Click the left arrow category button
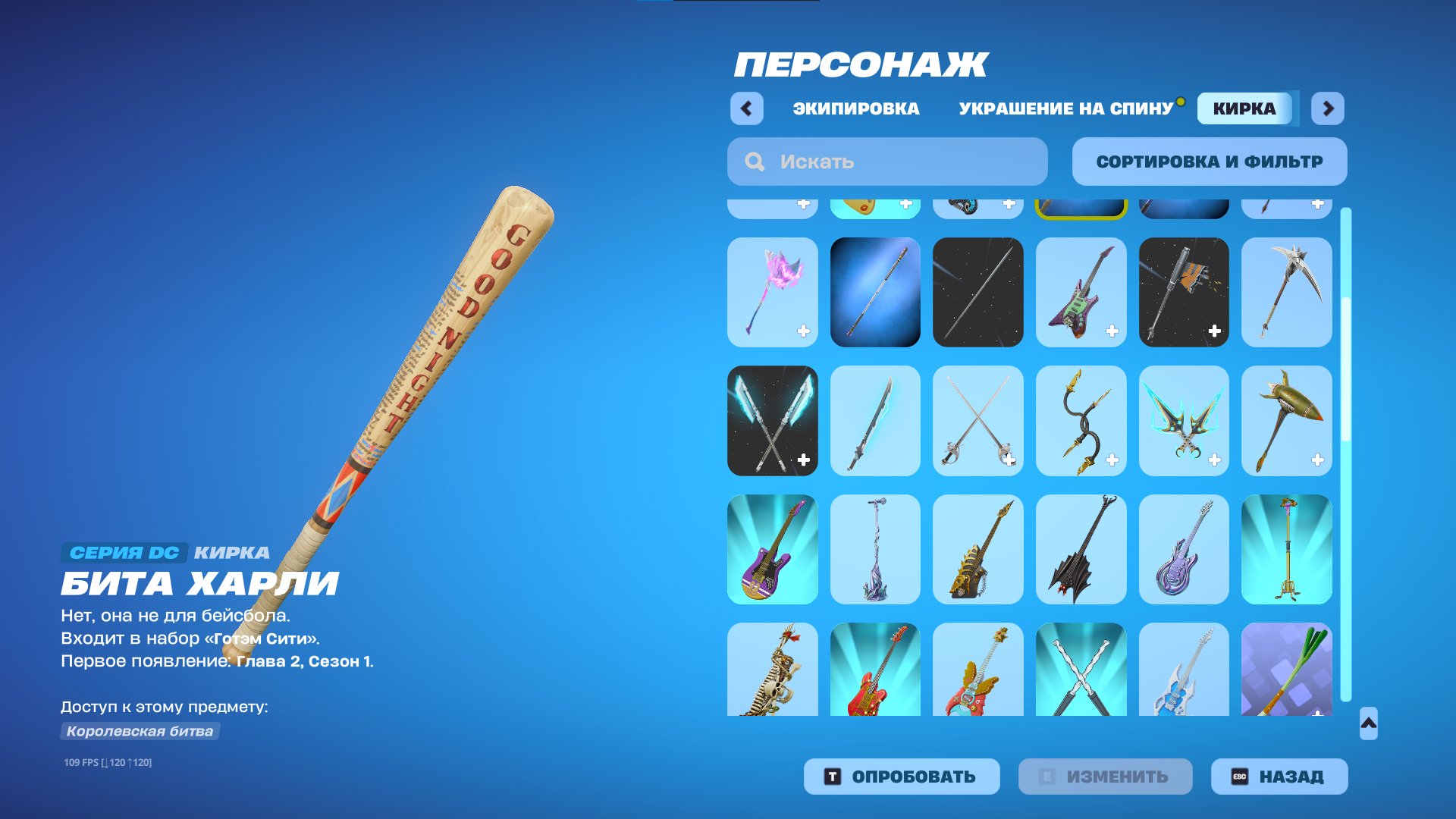1456x819 pixels. [746, 108]
